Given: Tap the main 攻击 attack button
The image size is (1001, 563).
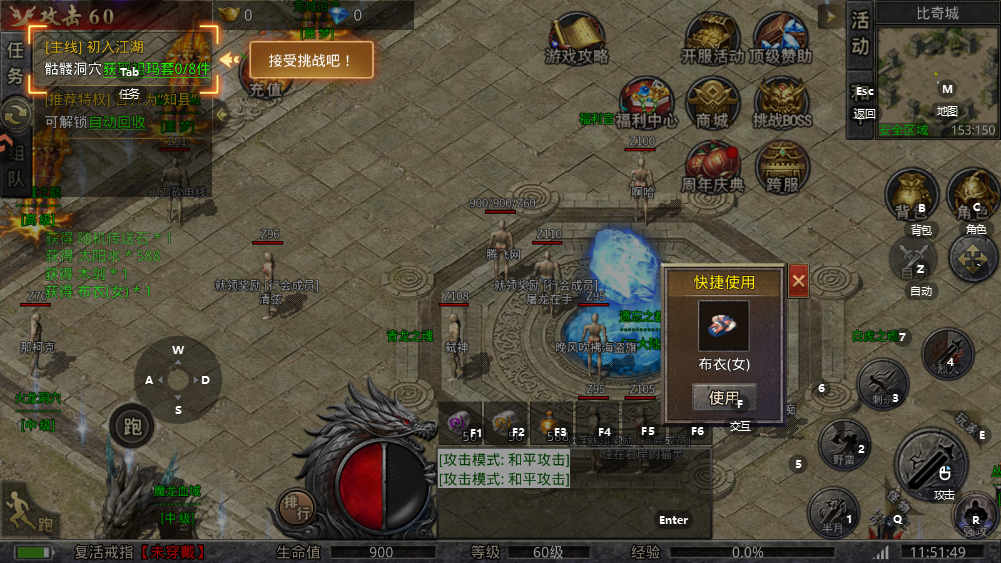Looking at the screenshot, I should pos(931,463).
